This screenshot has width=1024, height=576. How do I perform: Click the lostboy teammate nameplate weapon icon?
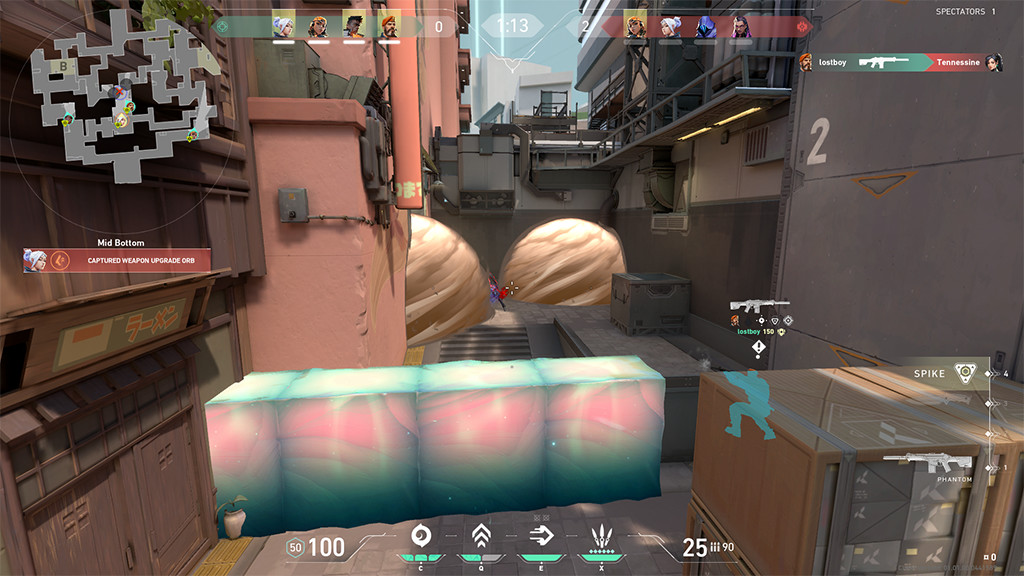tap(759, 306)
